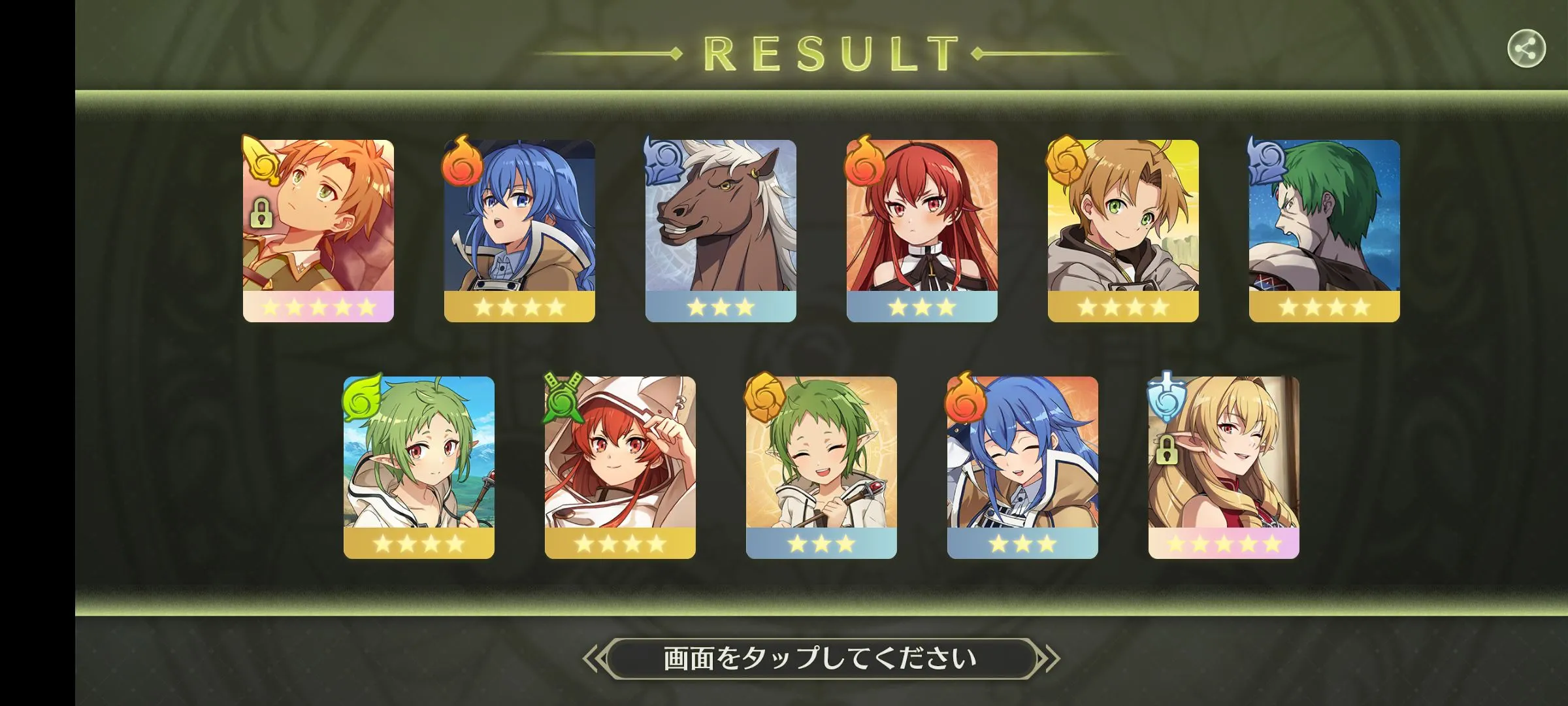Open the share icon button
The image size is (1568, 706).
pyautogui.click(x=1526, y=49)
